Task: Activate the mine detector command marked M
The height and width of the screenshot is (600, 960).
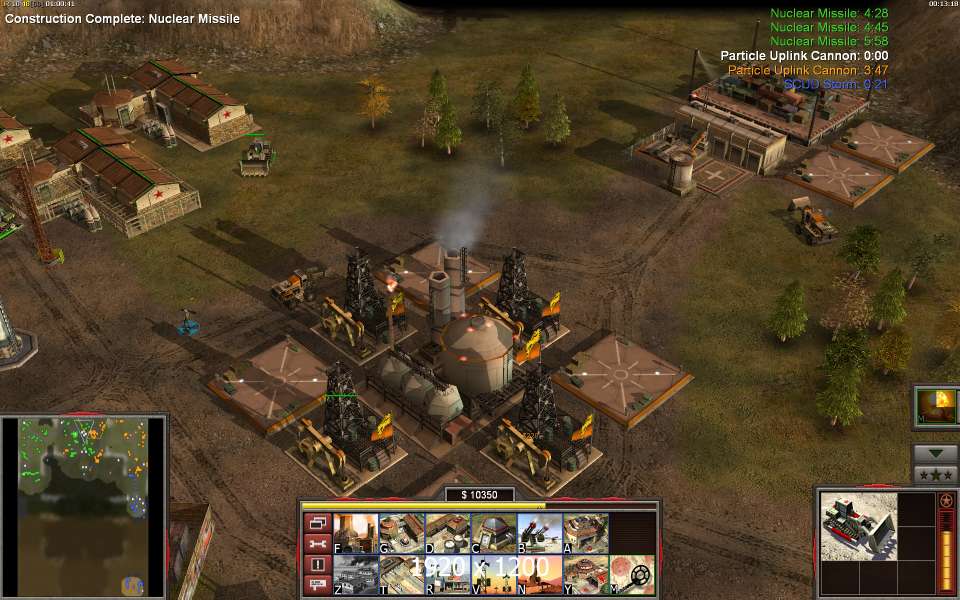Action: coord(632,575)
